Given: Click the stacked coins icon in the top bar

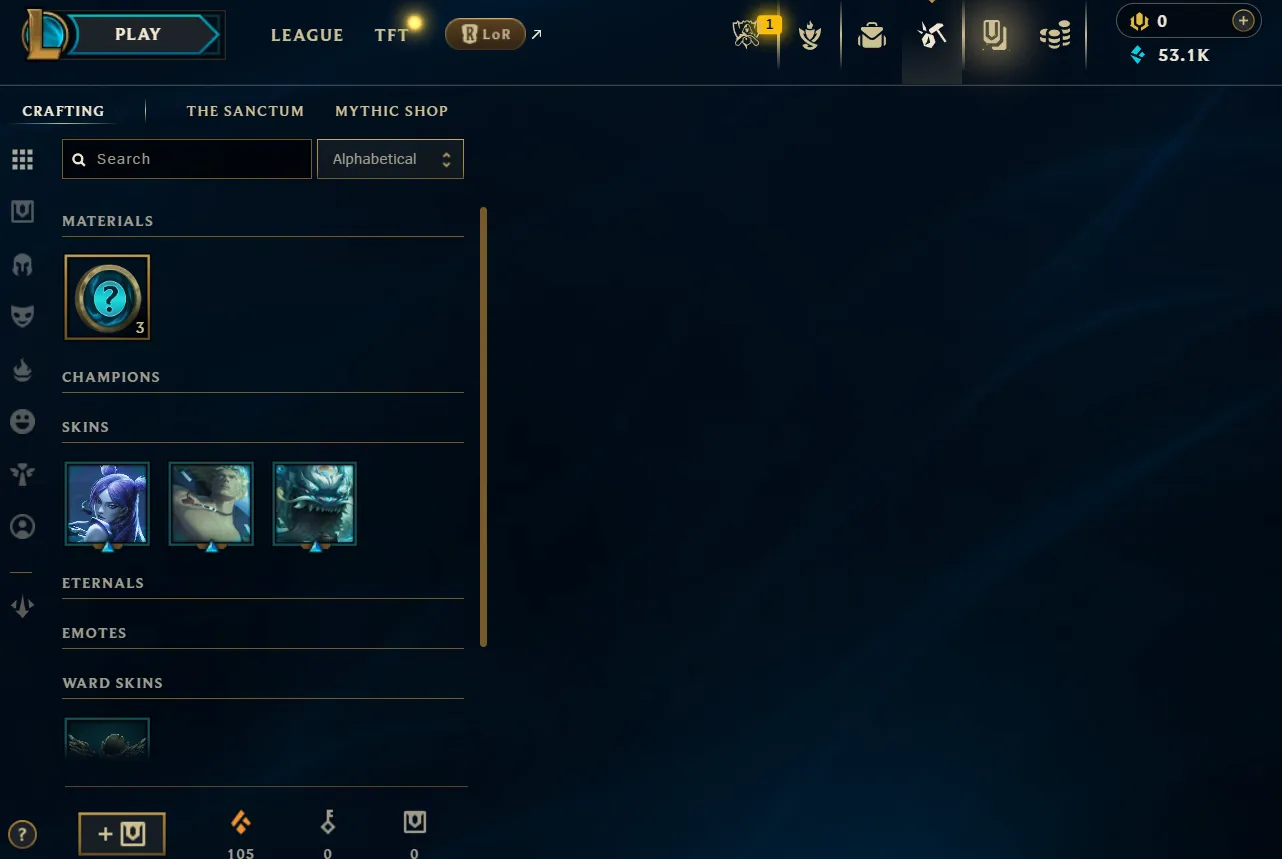Looking at the screenshot, I should (1054, 35).
